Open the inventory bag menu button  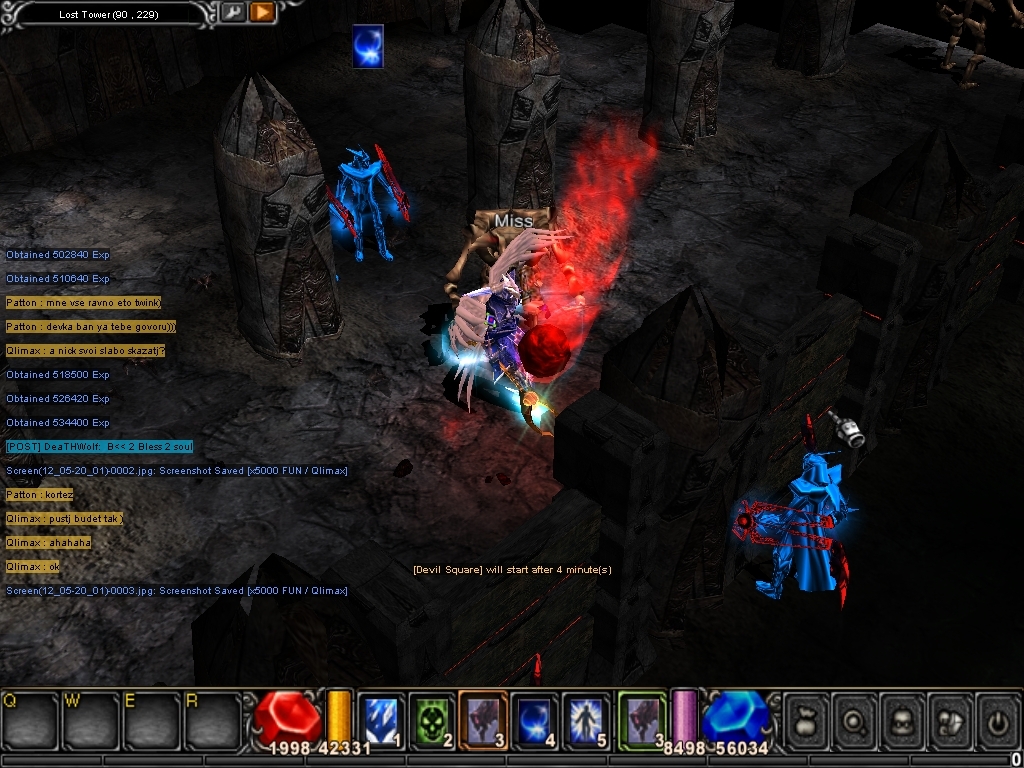pos(807,720)
